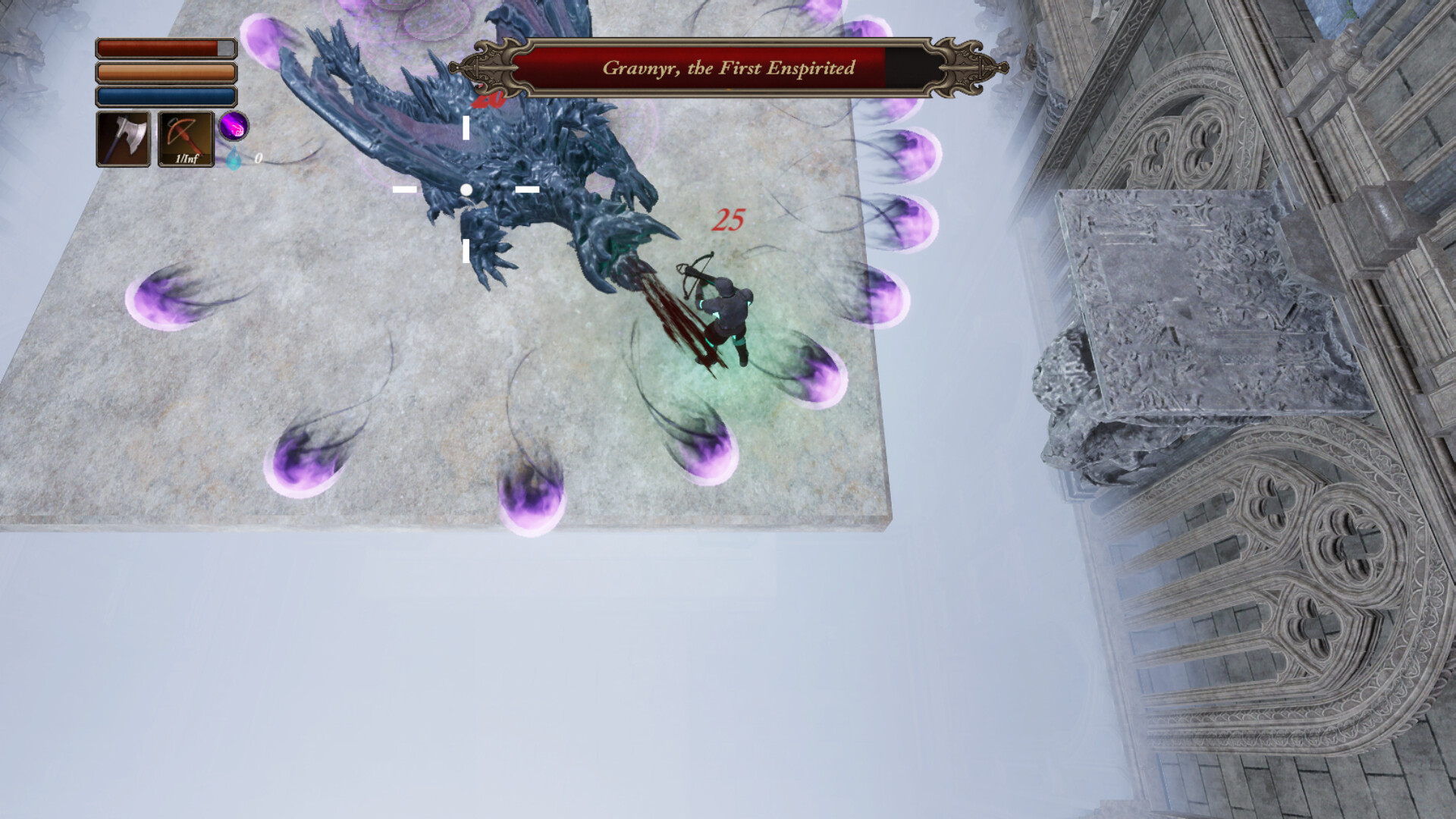Click the orange stamina bar
Screen dimensions: 1456x819
pyautogui.click(x=155, y=72)
